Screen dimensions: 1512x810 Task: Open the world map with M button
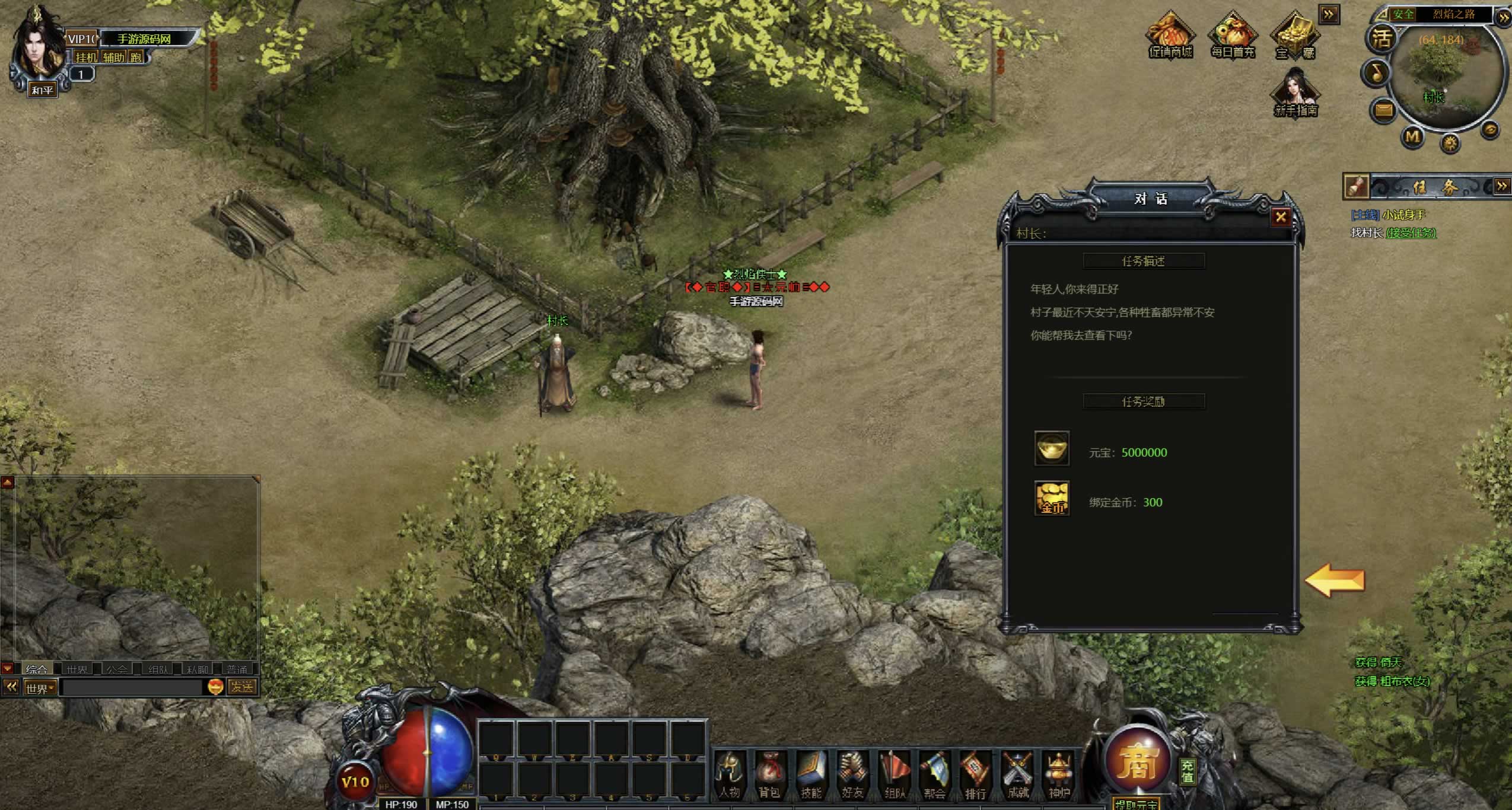coord(1412,137)
